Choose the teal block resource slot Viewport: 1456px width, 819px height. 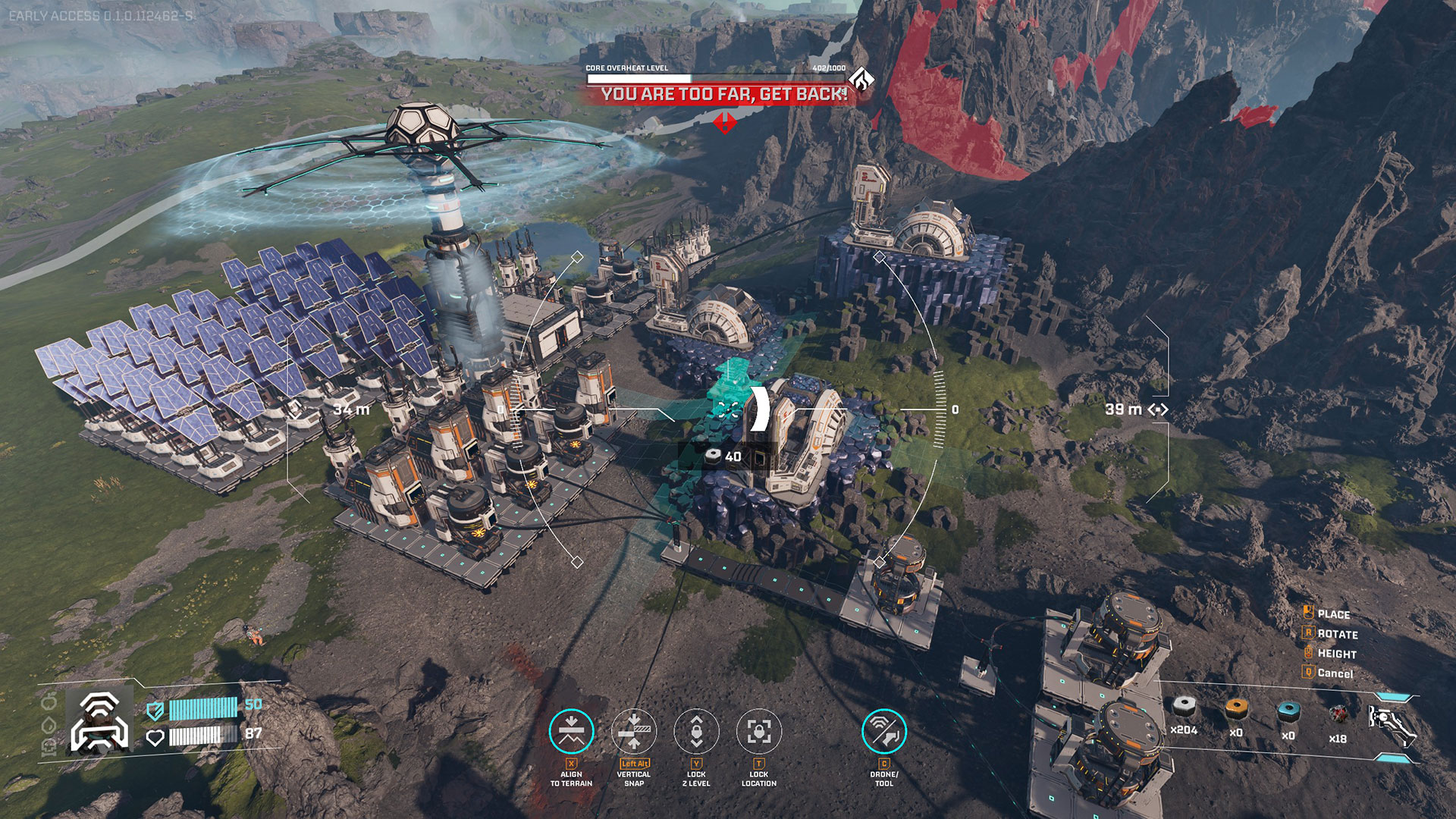click(x=1288, y=711)
